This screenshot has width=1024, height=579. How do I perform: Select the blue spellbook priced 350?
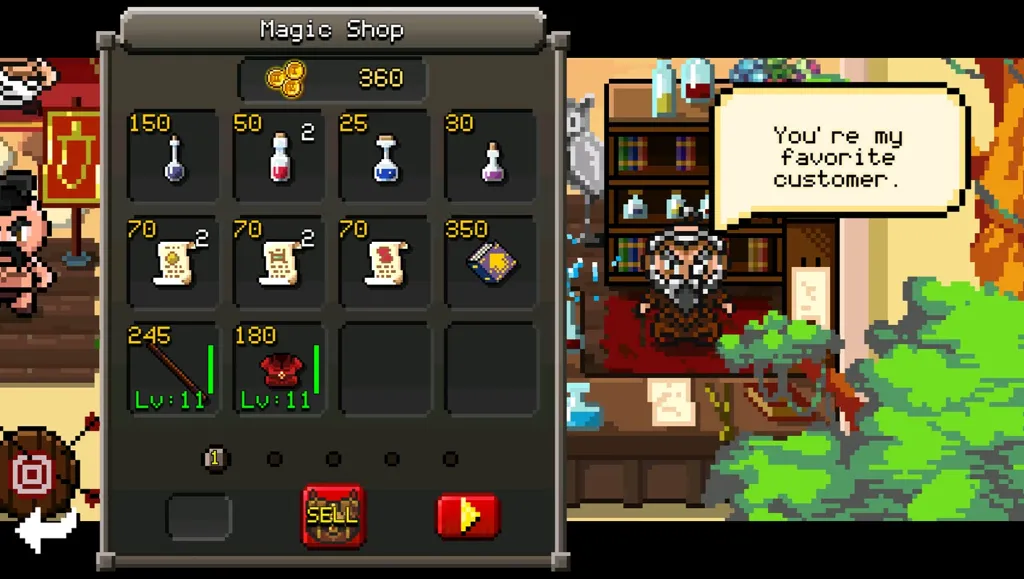point(492,263)
